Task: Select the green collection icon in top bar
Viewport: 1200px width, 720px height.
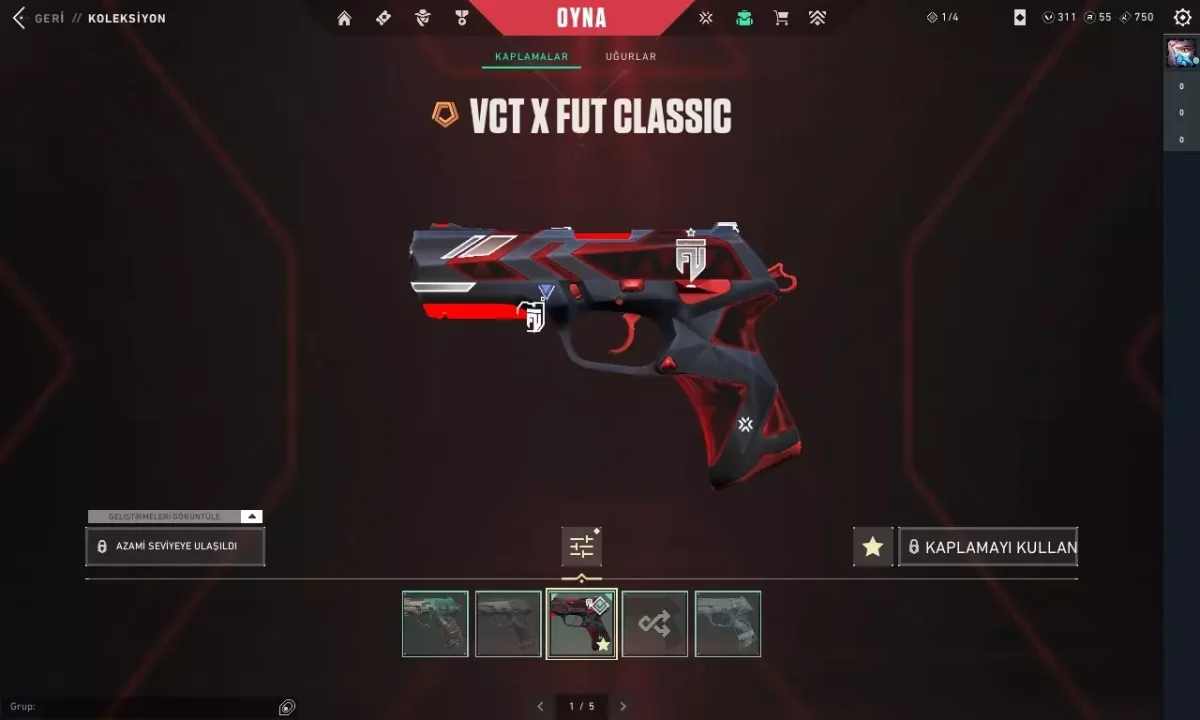Action: (x=744, y=18)
